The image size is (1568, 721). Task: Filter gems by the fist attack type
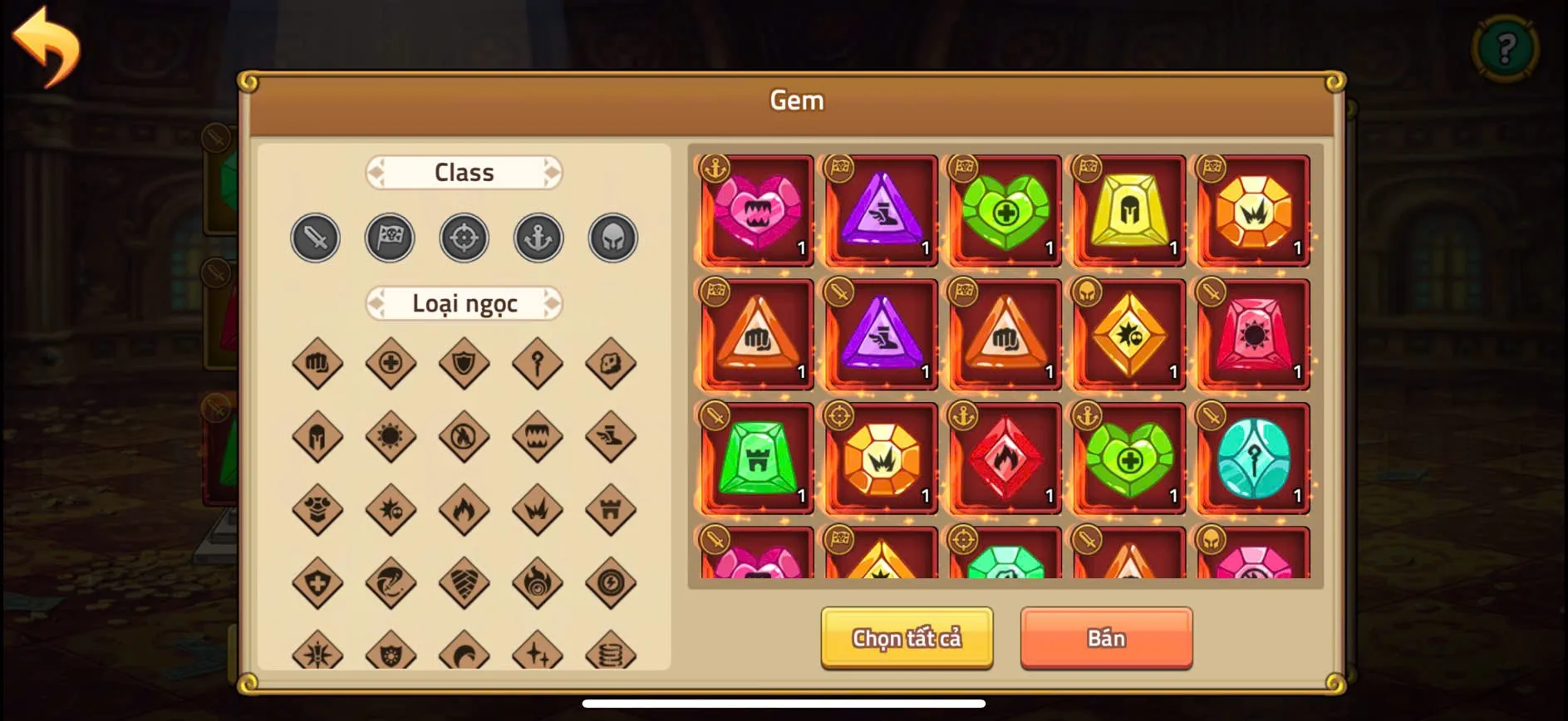pyautogui.click(x=317, y=363)
